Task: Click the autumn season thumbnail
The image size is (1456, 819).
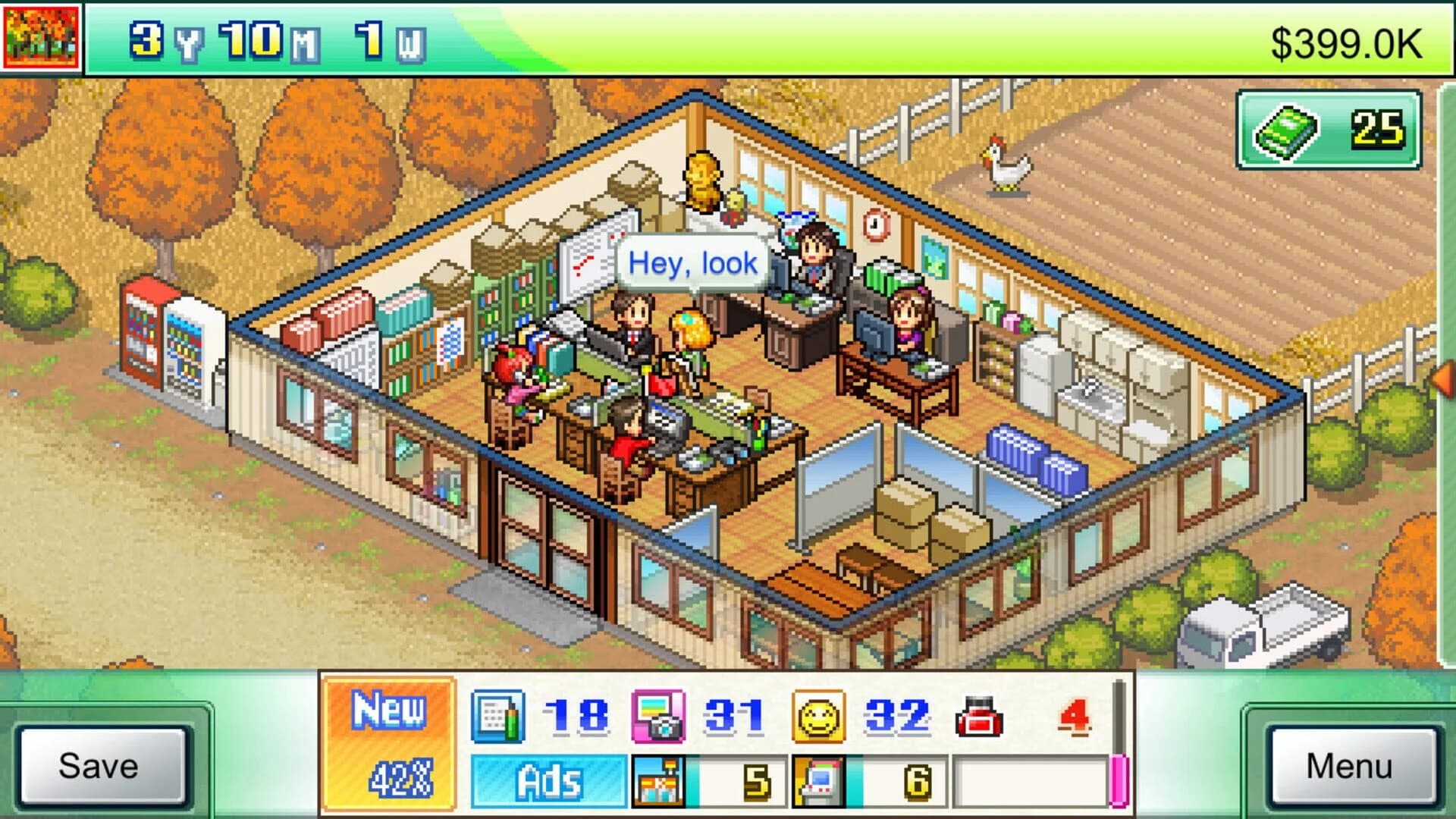Action: tap(39, 36)
